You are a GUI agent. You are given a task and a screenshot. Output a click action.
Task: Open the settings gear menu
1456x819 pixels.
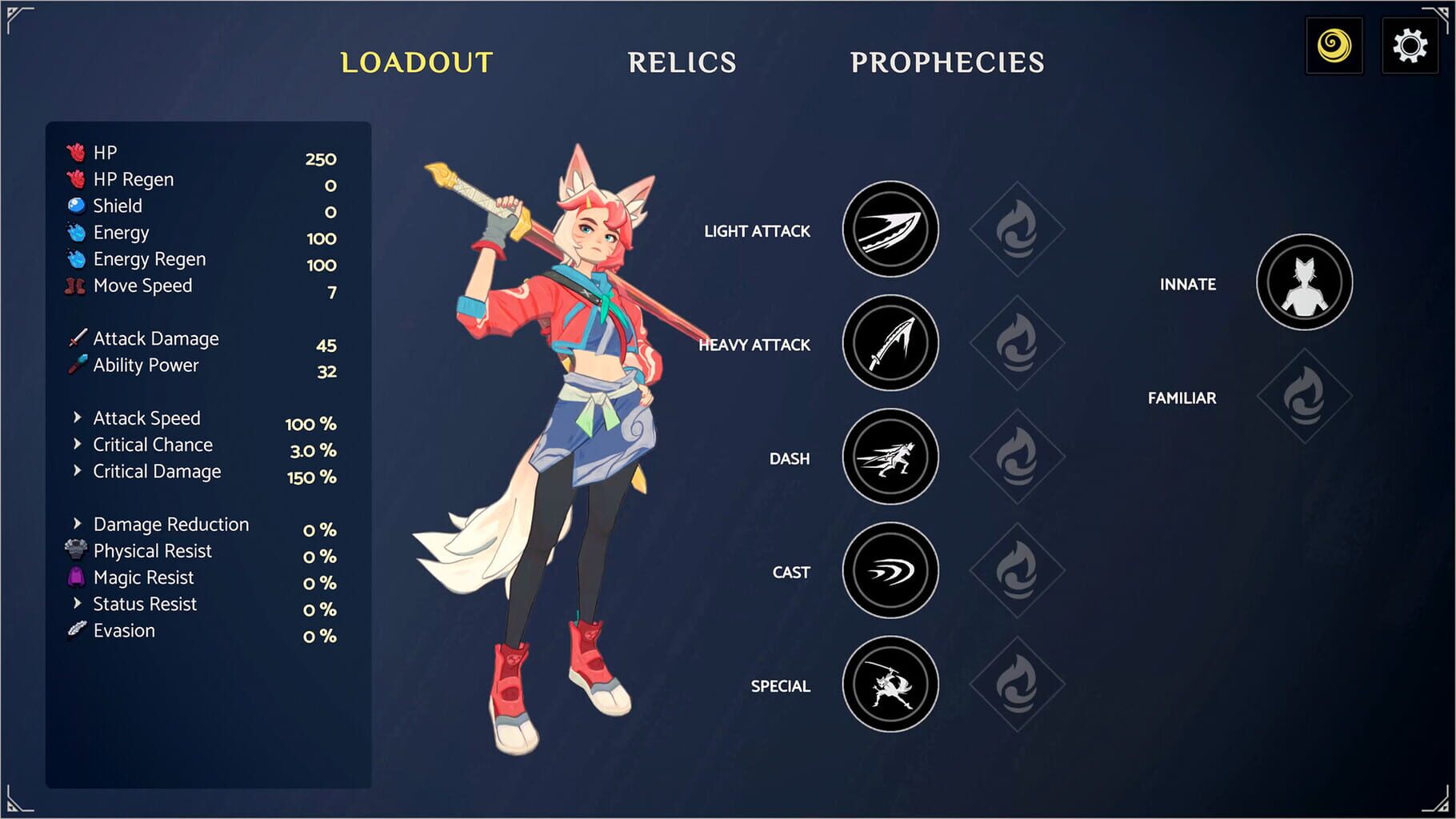tap(1410, 45)
